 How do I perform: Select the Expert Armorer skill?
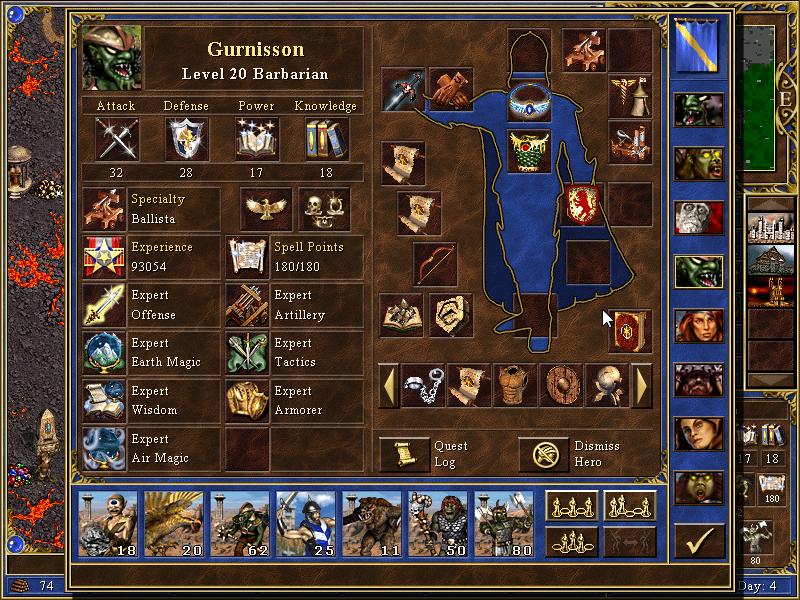pyautogui.click(x=248, y=401)
